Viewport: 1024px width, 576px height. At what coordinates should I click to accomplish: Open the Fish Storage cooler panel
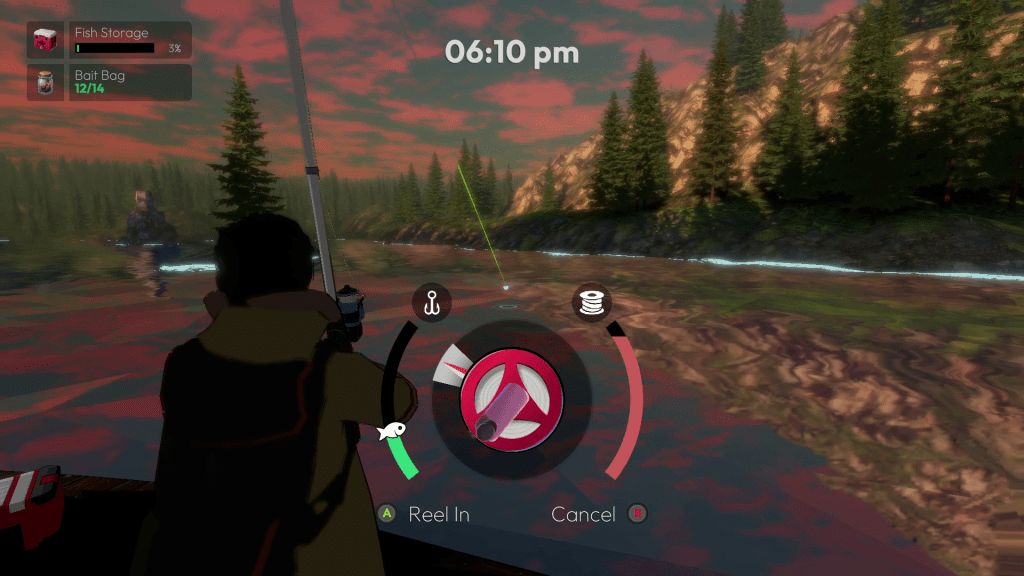pyautogui.click(x=109, y=41)
